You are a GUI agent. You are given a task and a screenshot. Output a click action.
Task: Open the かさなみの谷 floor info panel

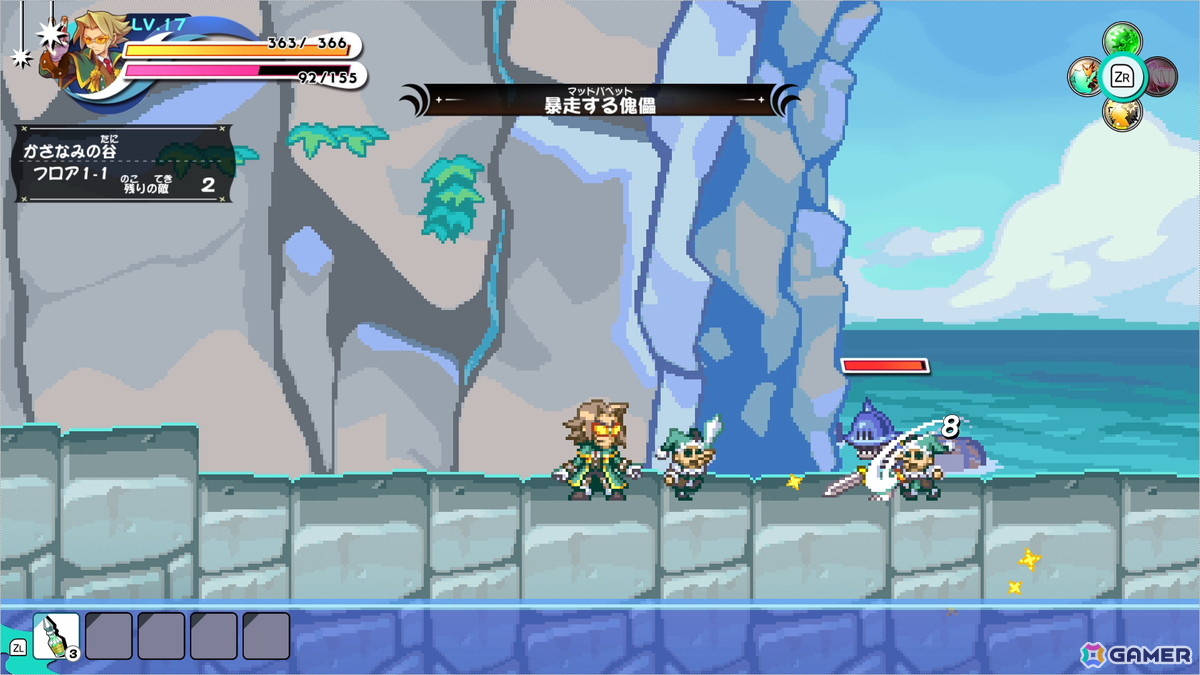tap(125, 164)
